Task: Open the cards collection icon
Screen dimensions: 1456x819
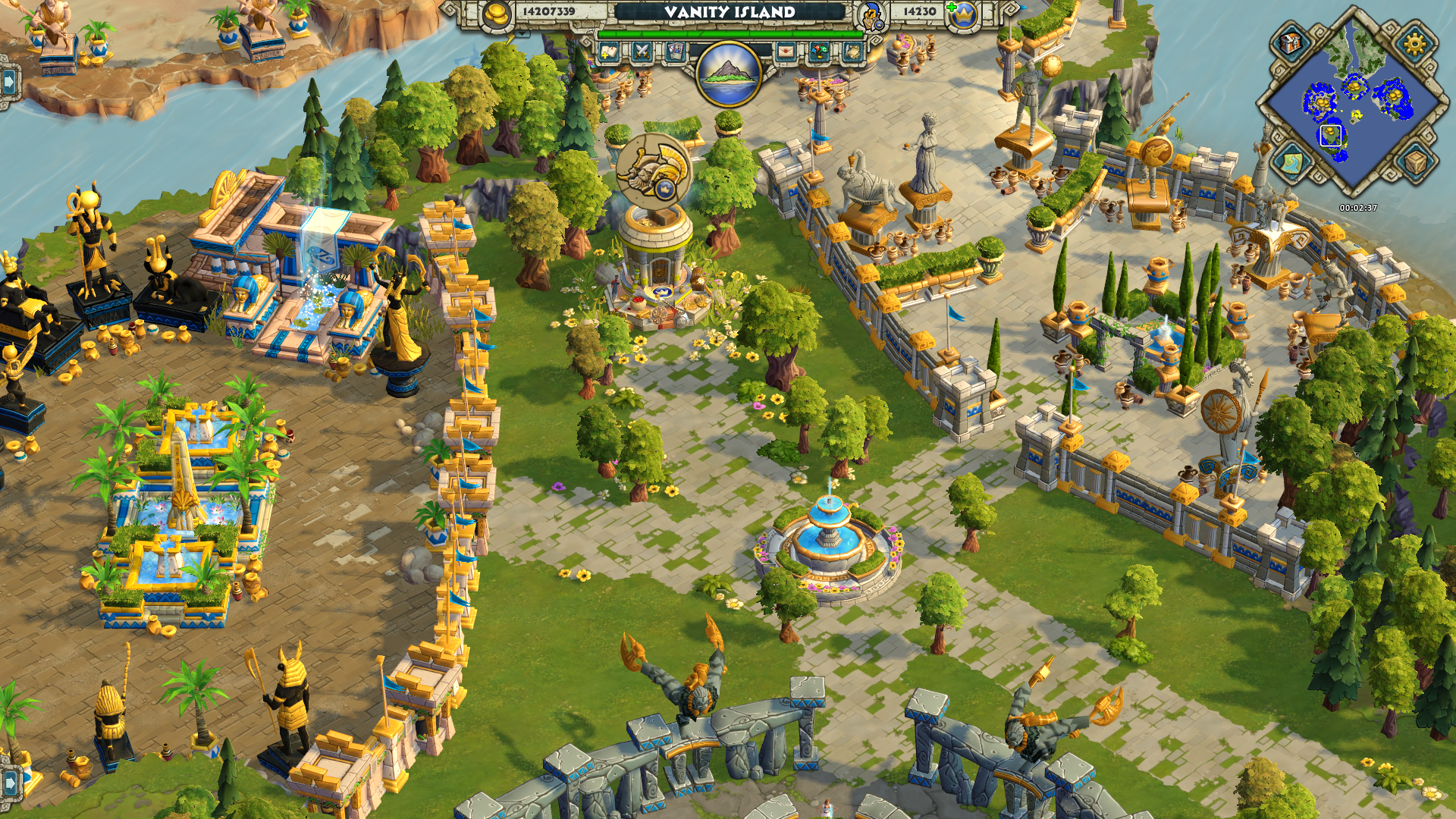Action: (674, 52)
